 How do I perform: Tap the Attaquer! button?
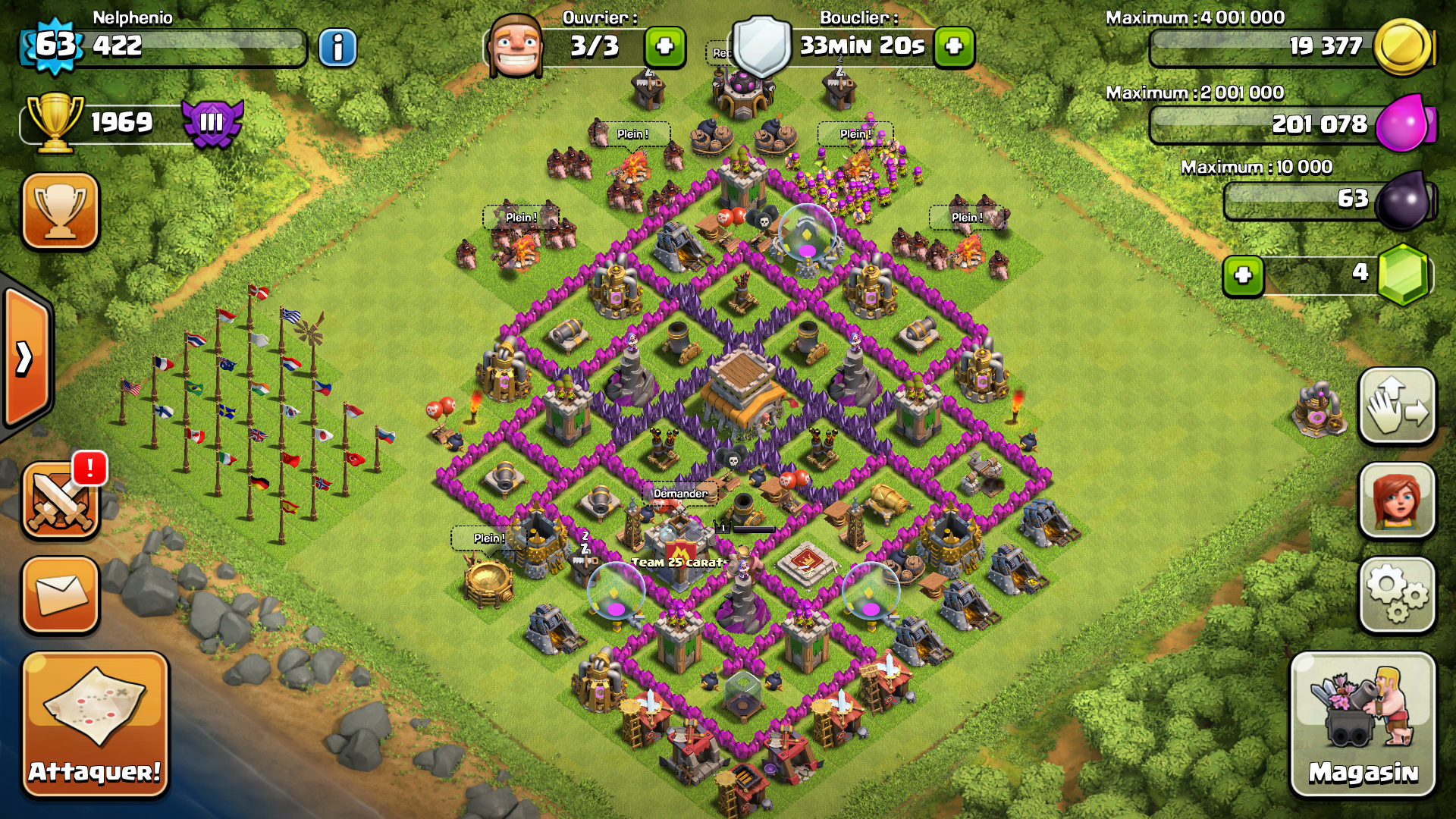(95, 724)
